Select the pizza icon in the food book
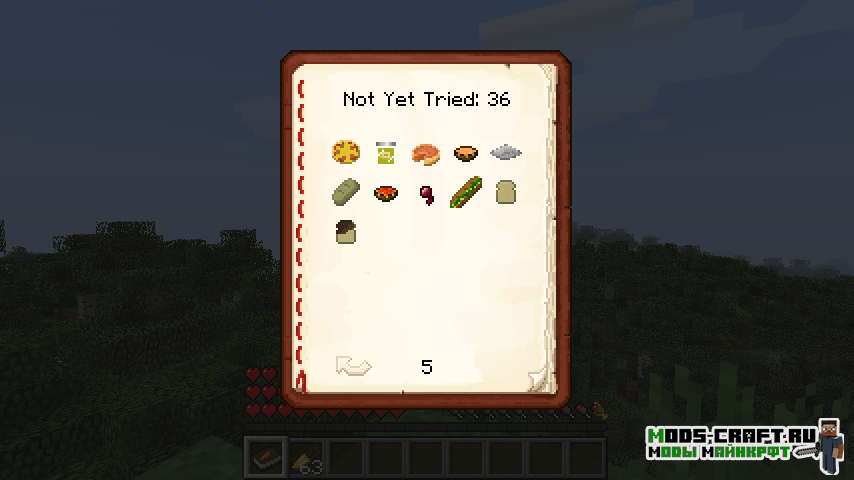The image size is (854, 480). coord(346,153)
